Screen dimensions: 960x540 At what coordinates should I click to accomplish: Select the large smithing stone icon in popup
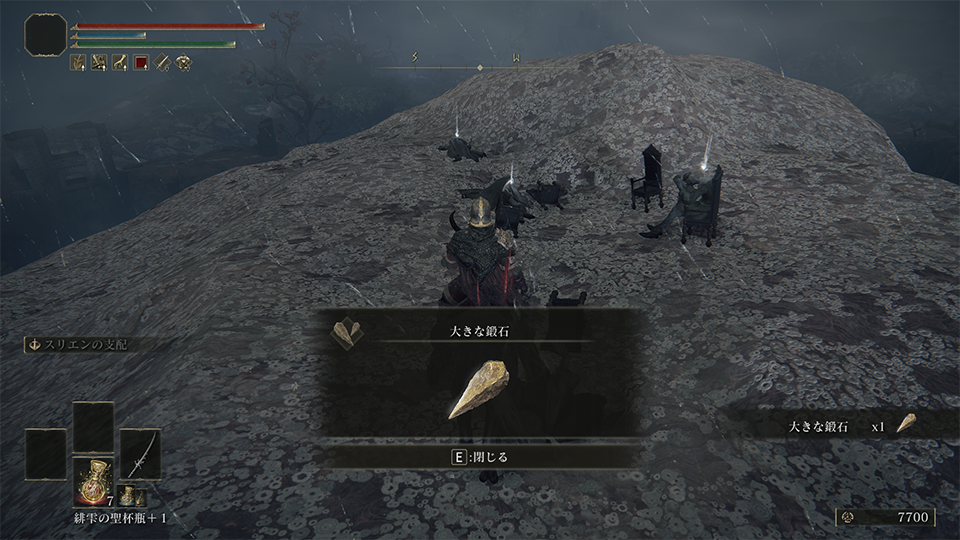(478, 390)
